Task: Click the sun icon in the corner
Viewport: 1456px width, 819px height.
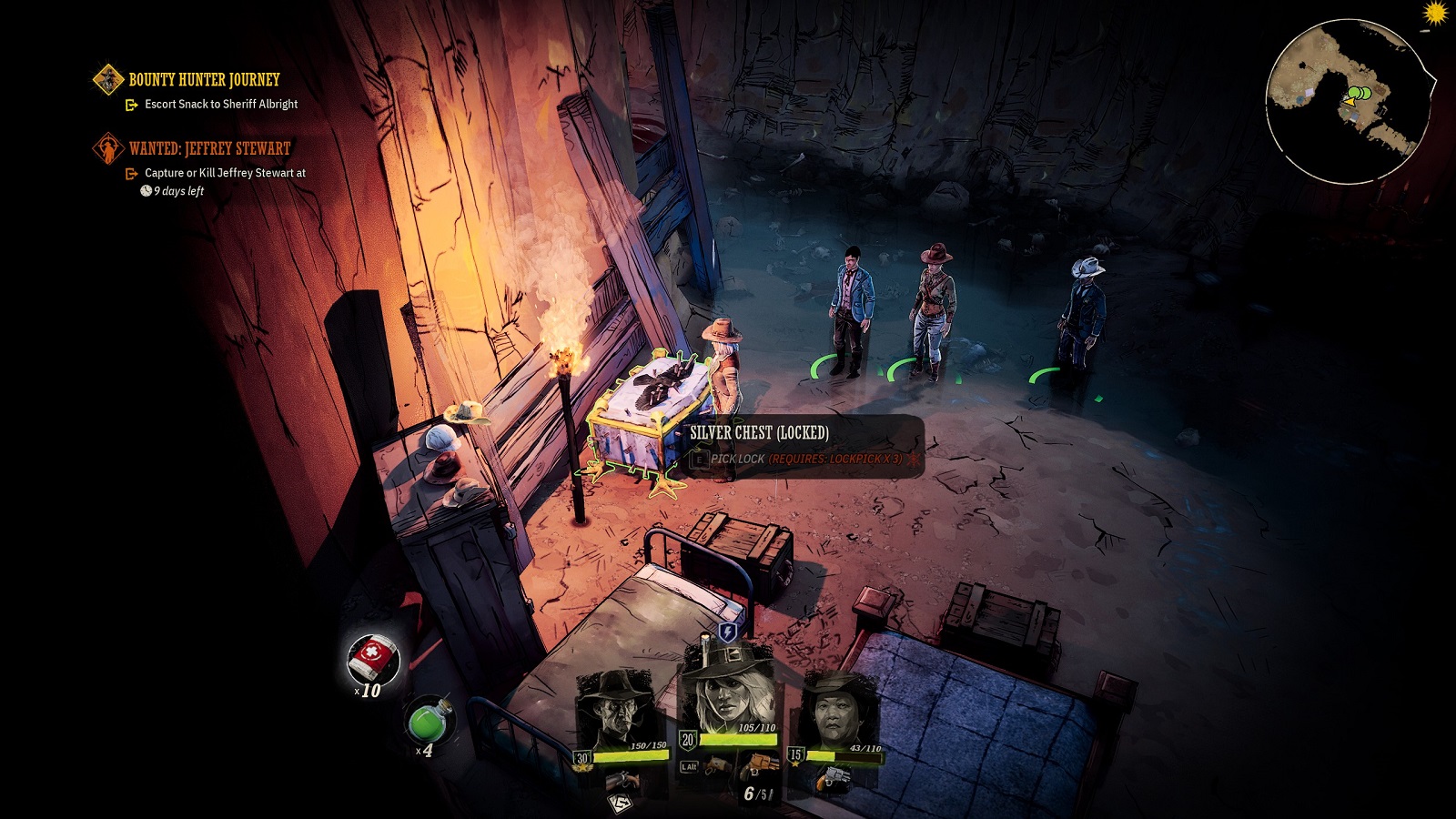Action: 1435,13
